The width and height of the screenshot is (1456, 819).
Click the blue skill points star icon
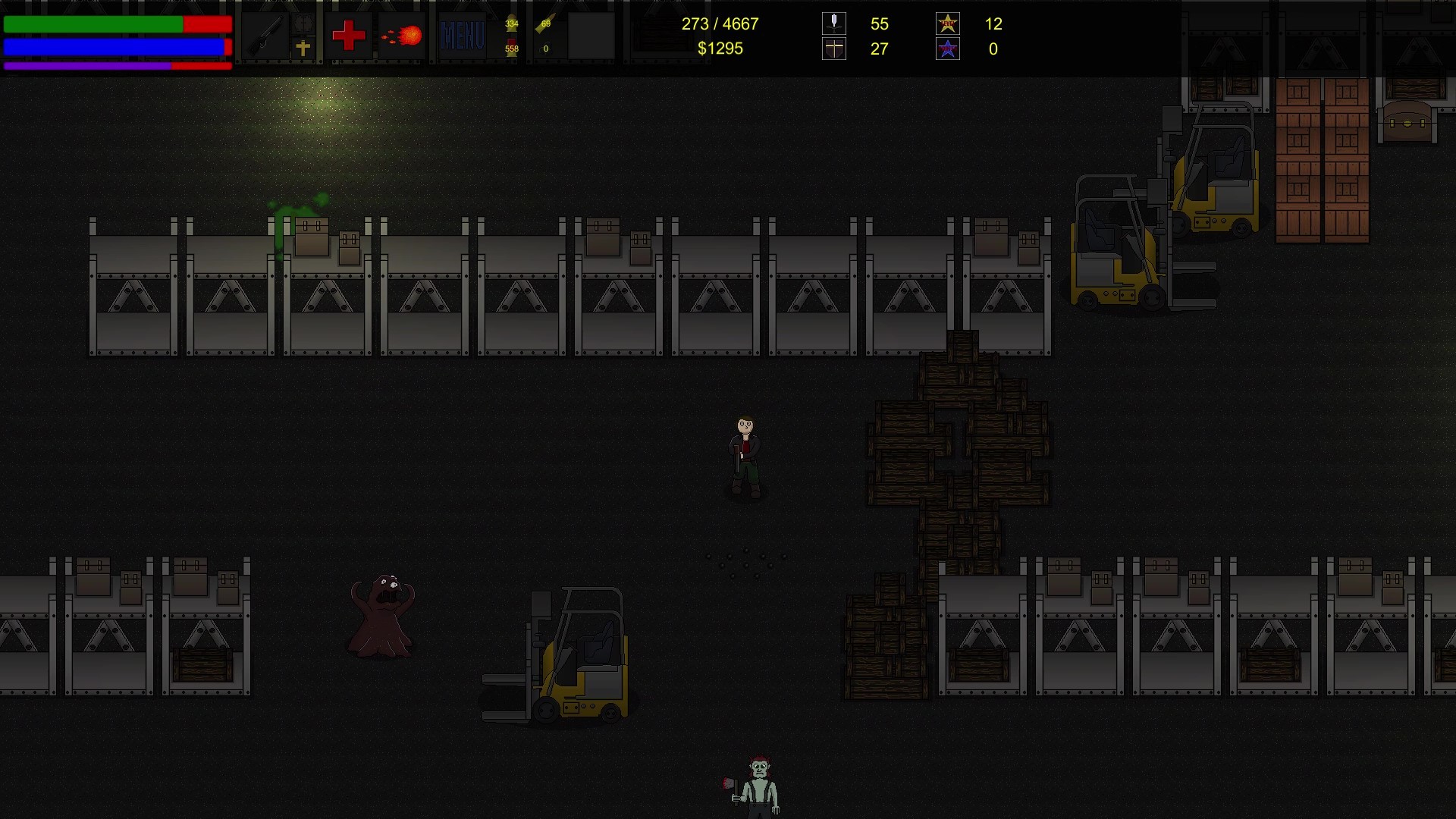tap(948, 49)
